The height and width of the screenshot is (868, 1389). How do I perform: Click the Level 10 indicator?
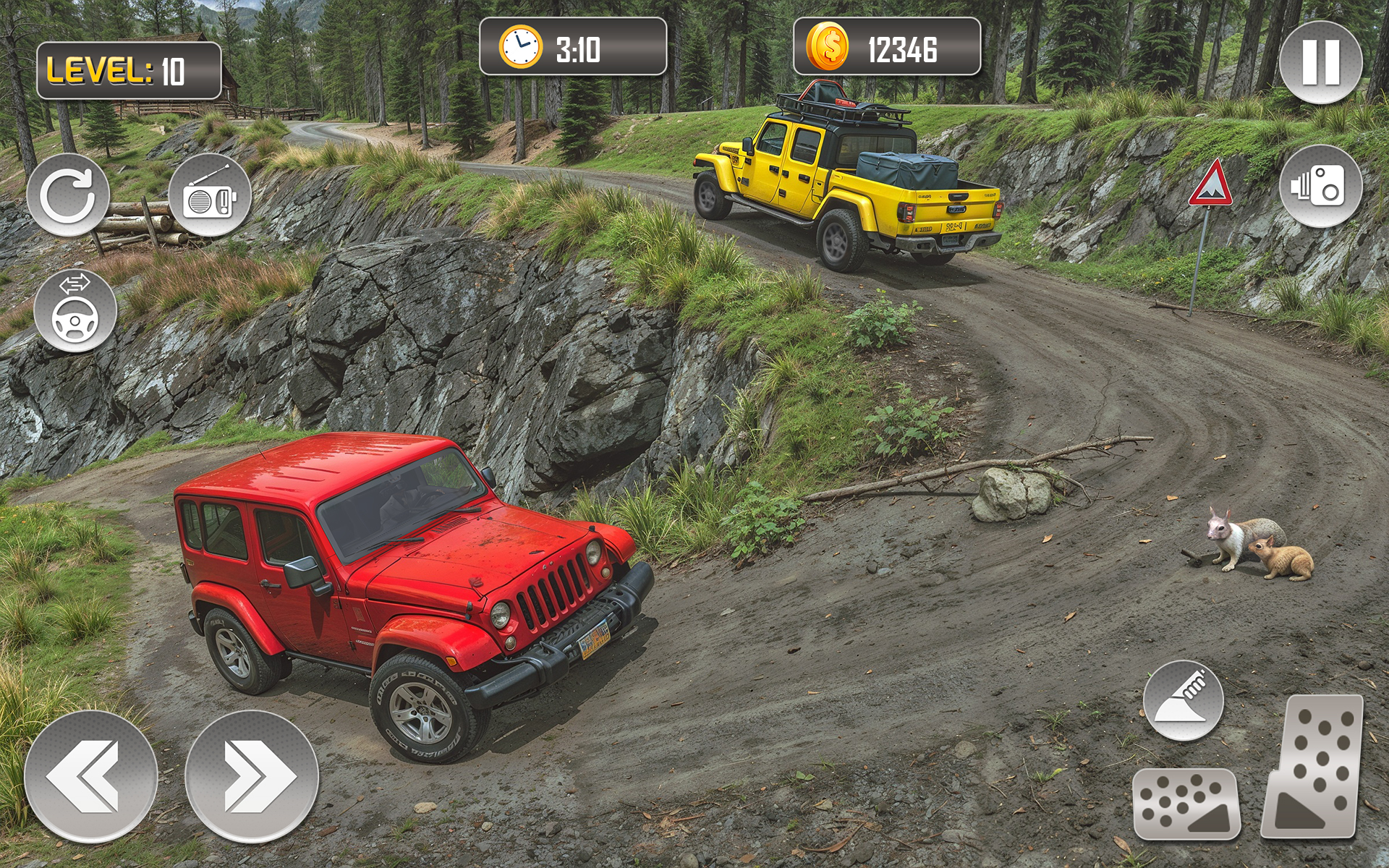[x=129, y=69]
